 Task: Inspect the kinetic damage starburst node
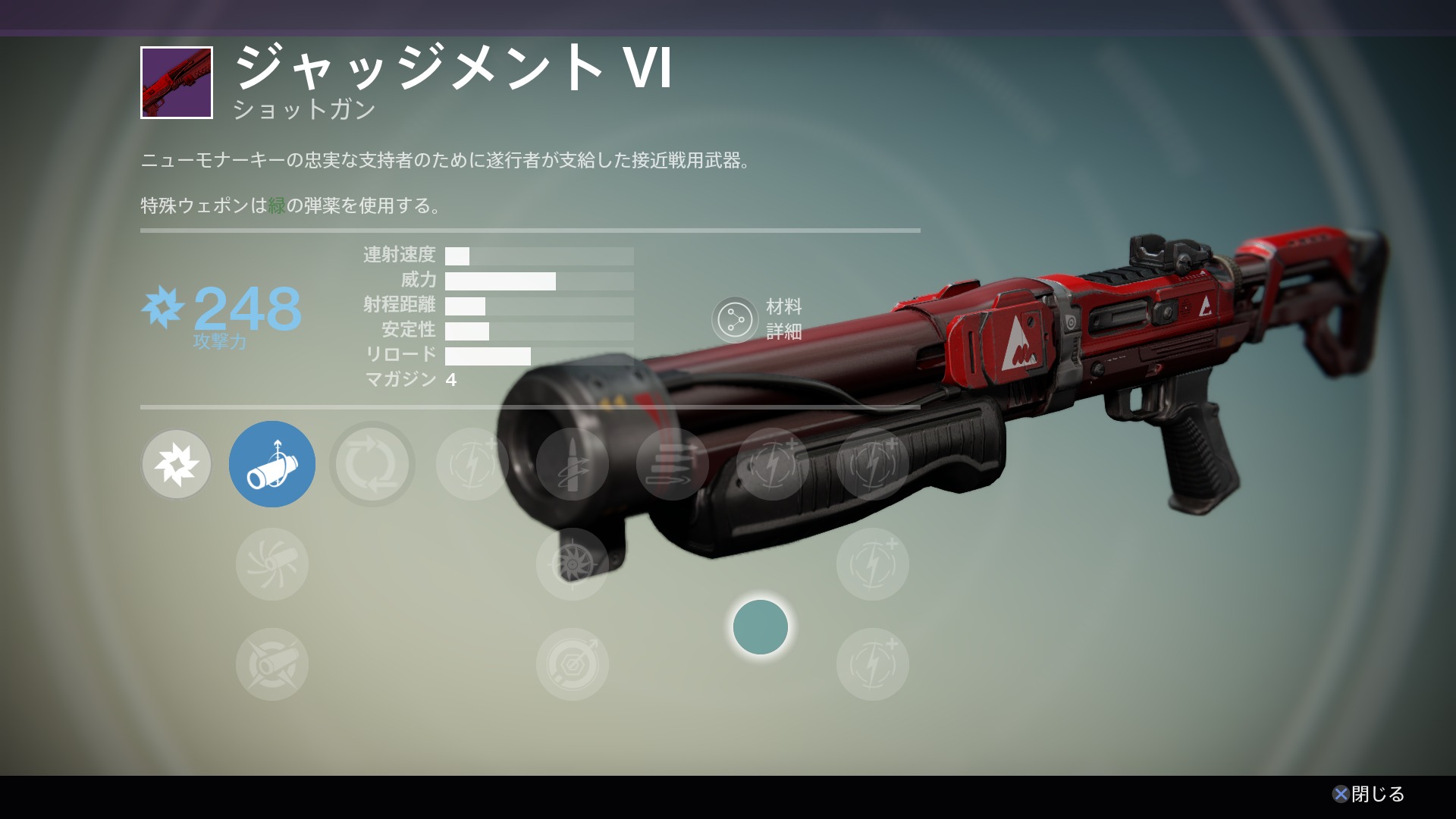click(177, 464)
